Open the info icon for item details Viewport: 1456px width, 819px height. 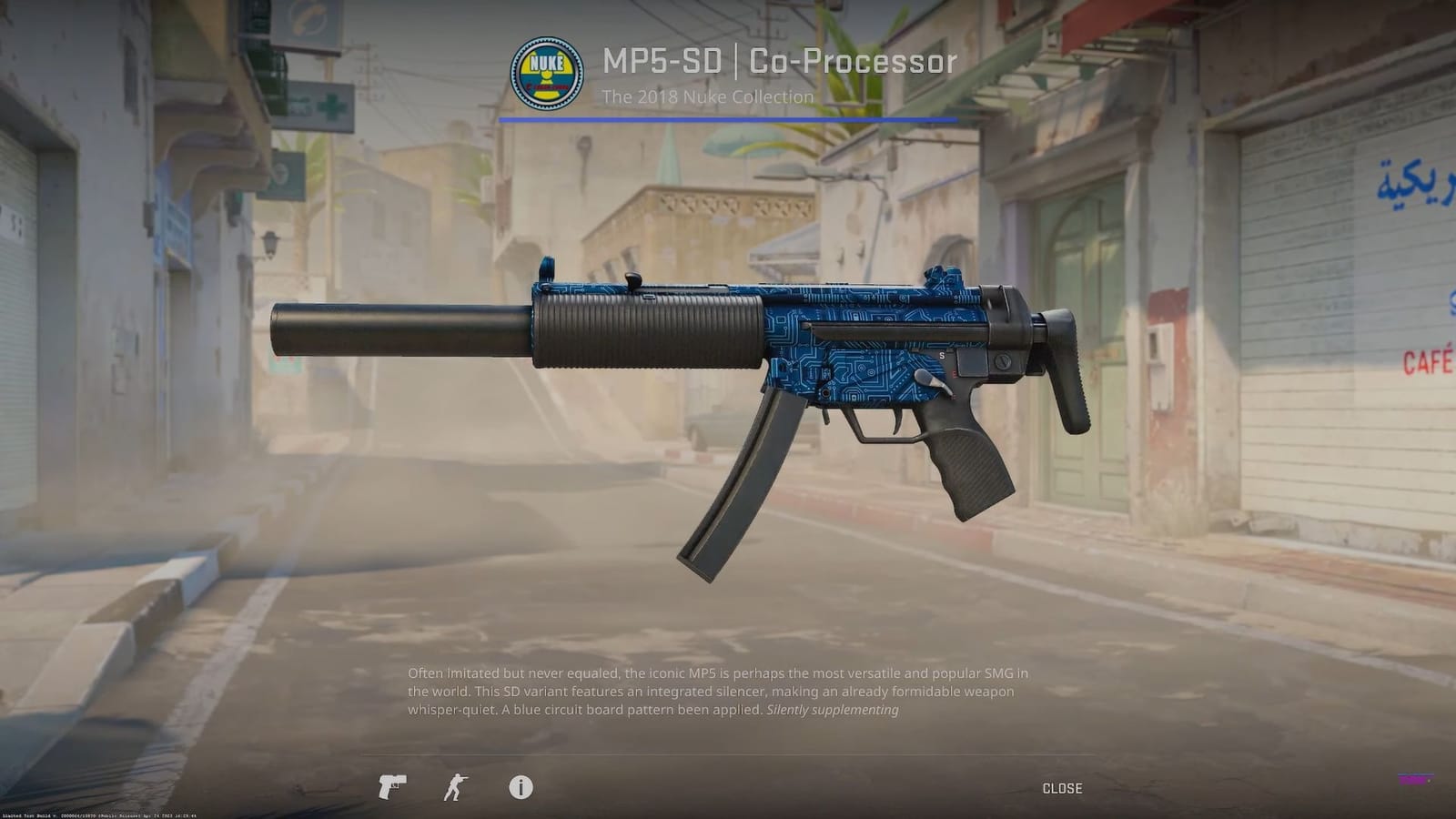521,788
